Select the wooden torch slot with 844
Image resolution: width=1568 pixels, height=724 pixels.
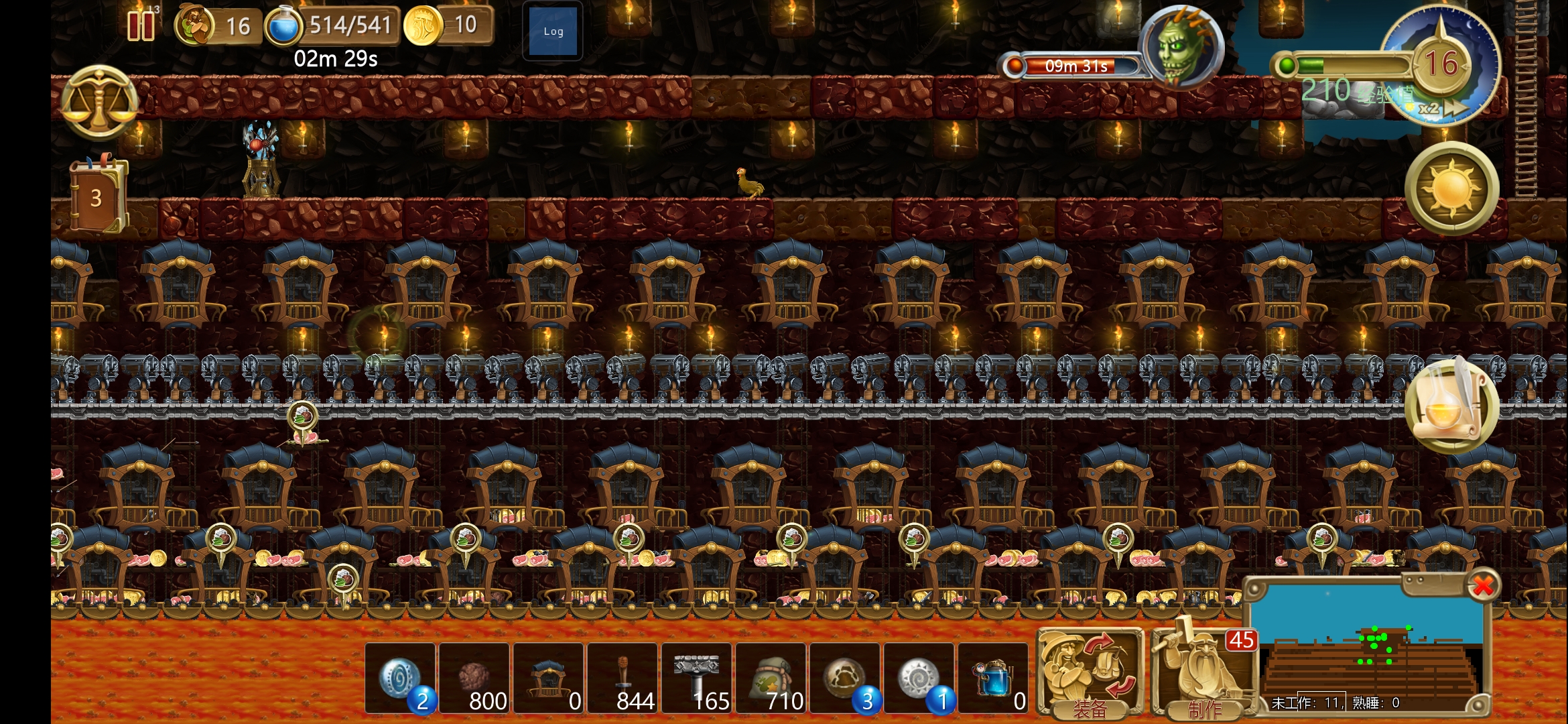click(x=623, y=678)
